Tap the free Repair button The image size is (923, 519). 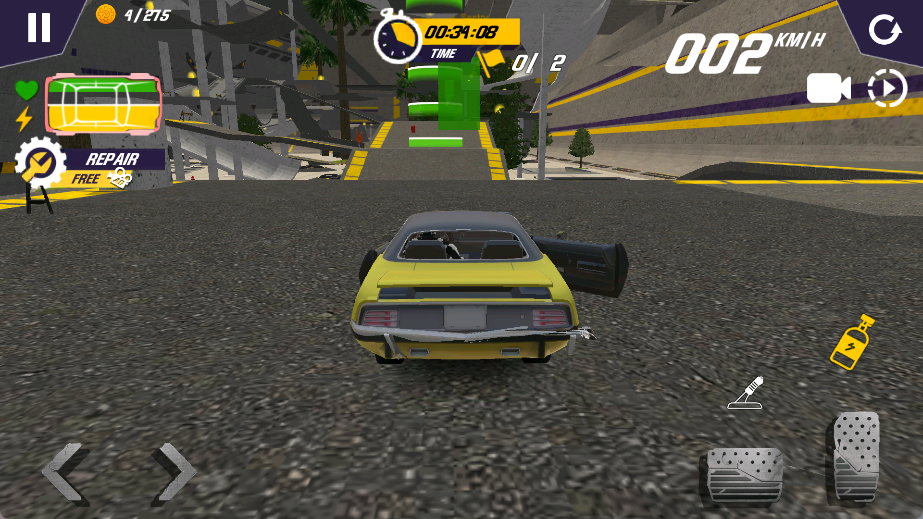pos(92,166)
